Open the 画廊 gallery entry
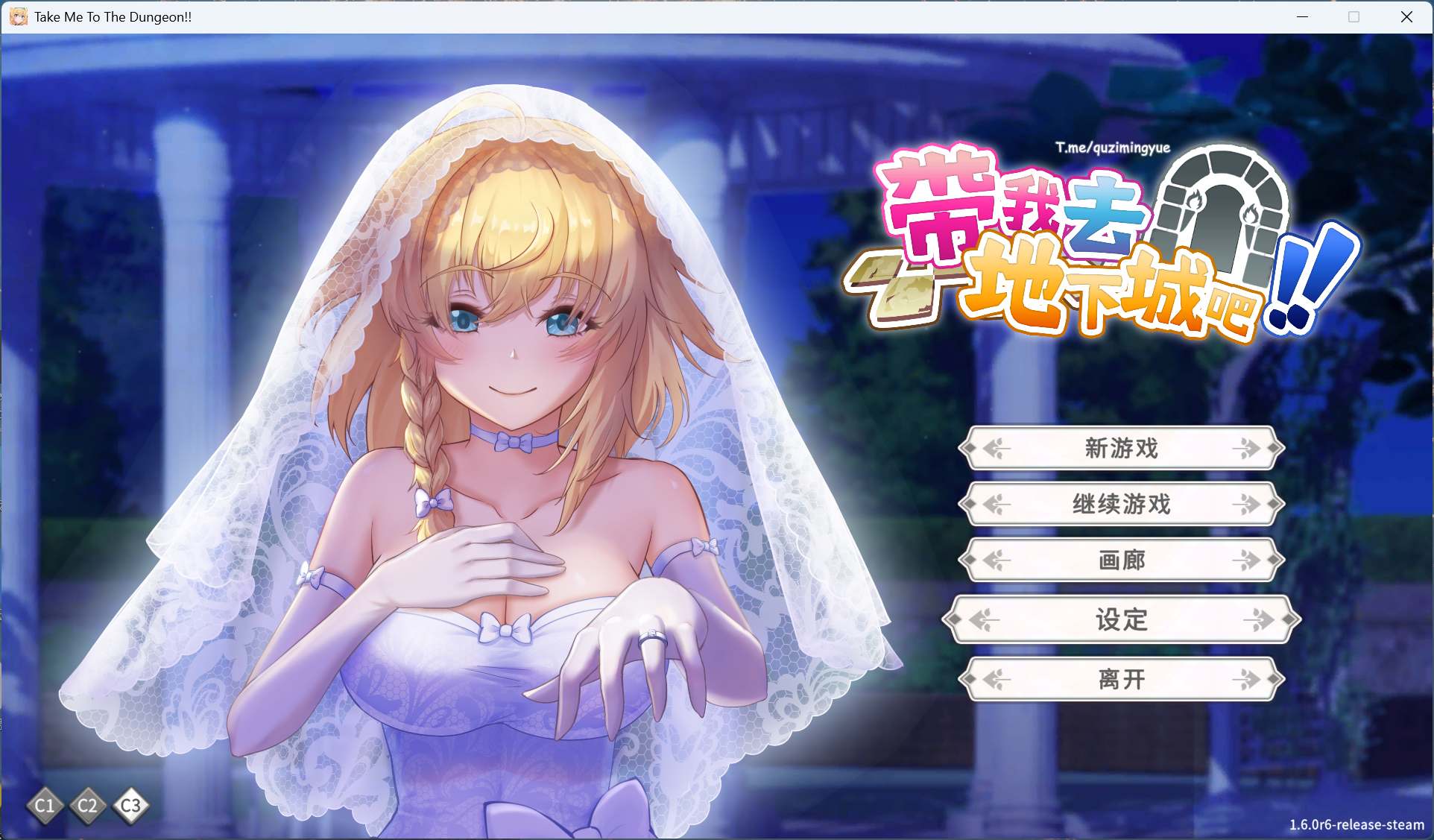The image size is (1434, 840). (x=1120, y=560)
